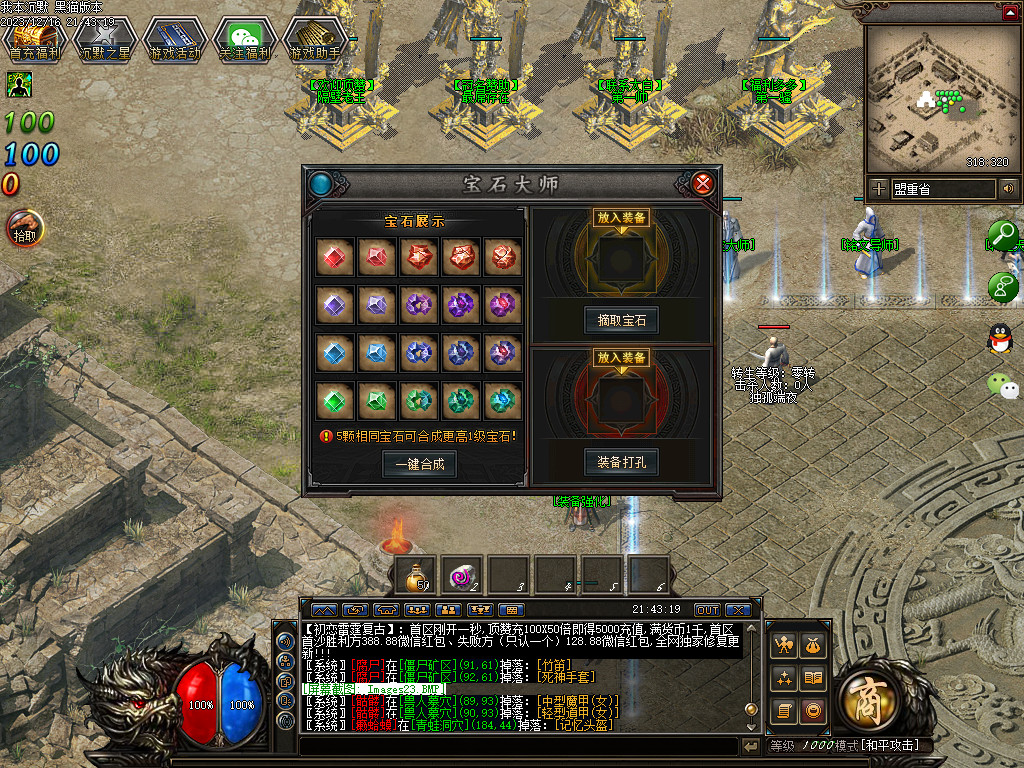Open the 沉默之星 star menu
The width and height of the screenshot is (1024, 768).
105,40
